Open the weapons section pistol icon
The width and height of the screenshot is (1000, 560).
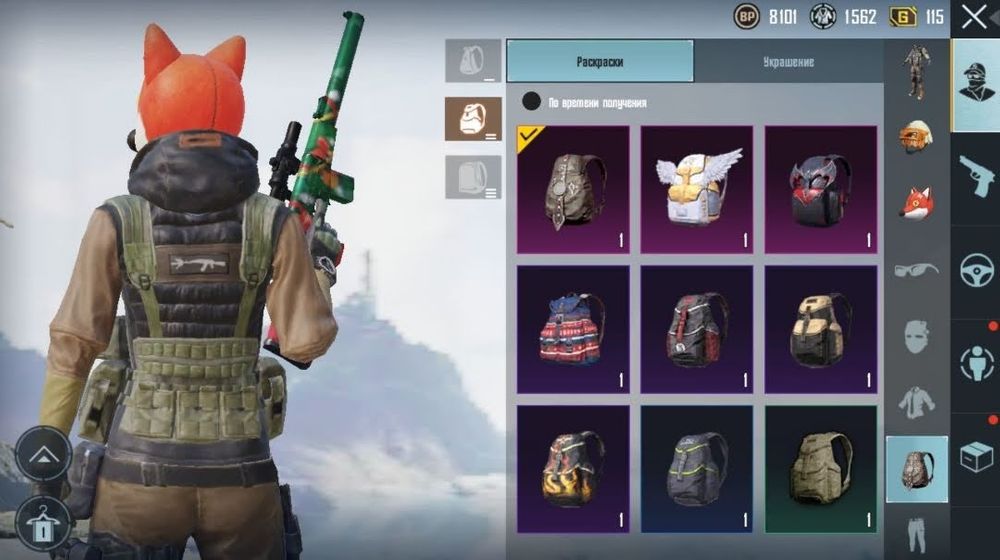click(x=975, y=178)
